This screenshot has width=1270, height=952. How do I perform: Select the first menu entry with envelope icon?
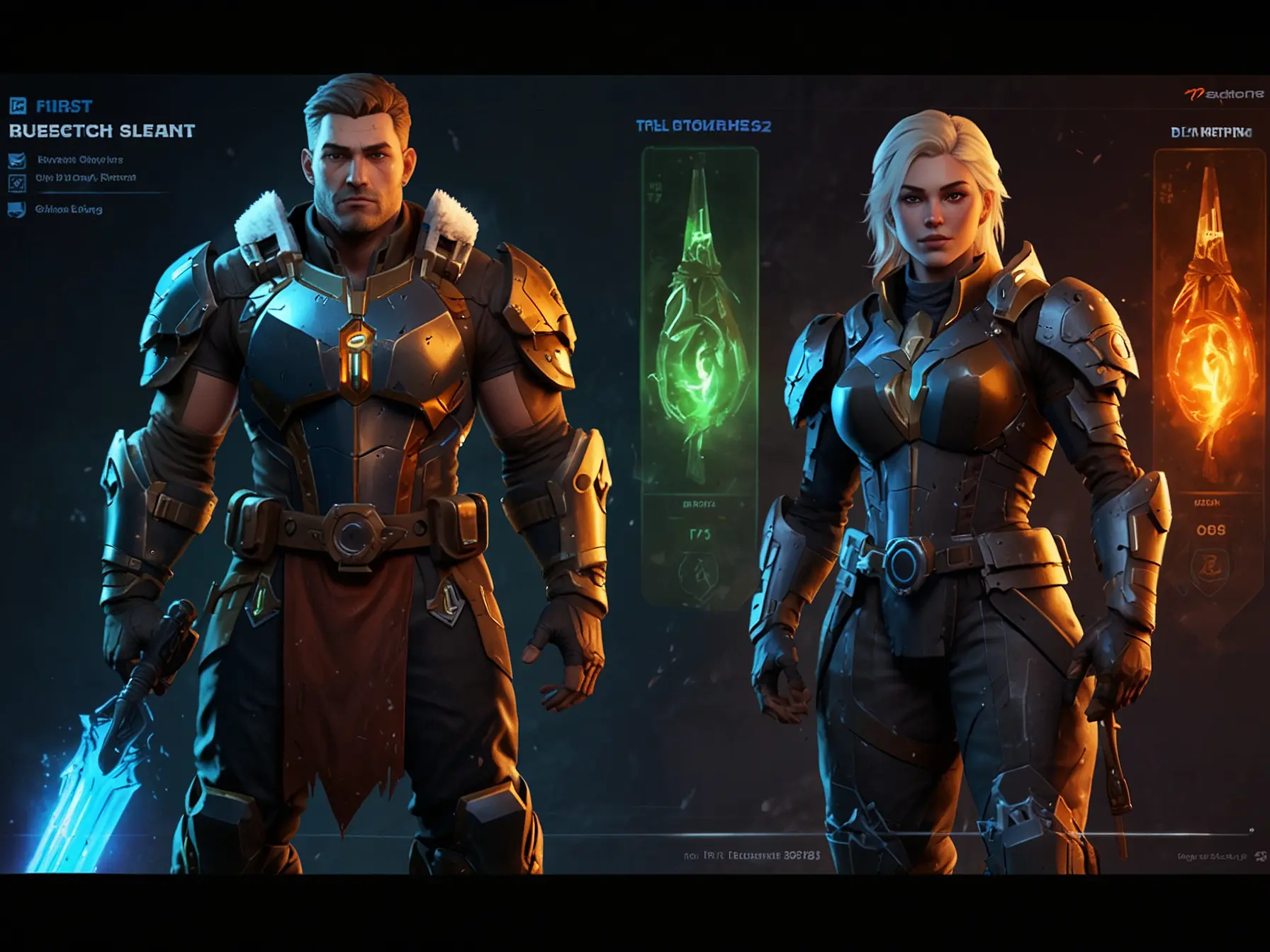[17, 160]
